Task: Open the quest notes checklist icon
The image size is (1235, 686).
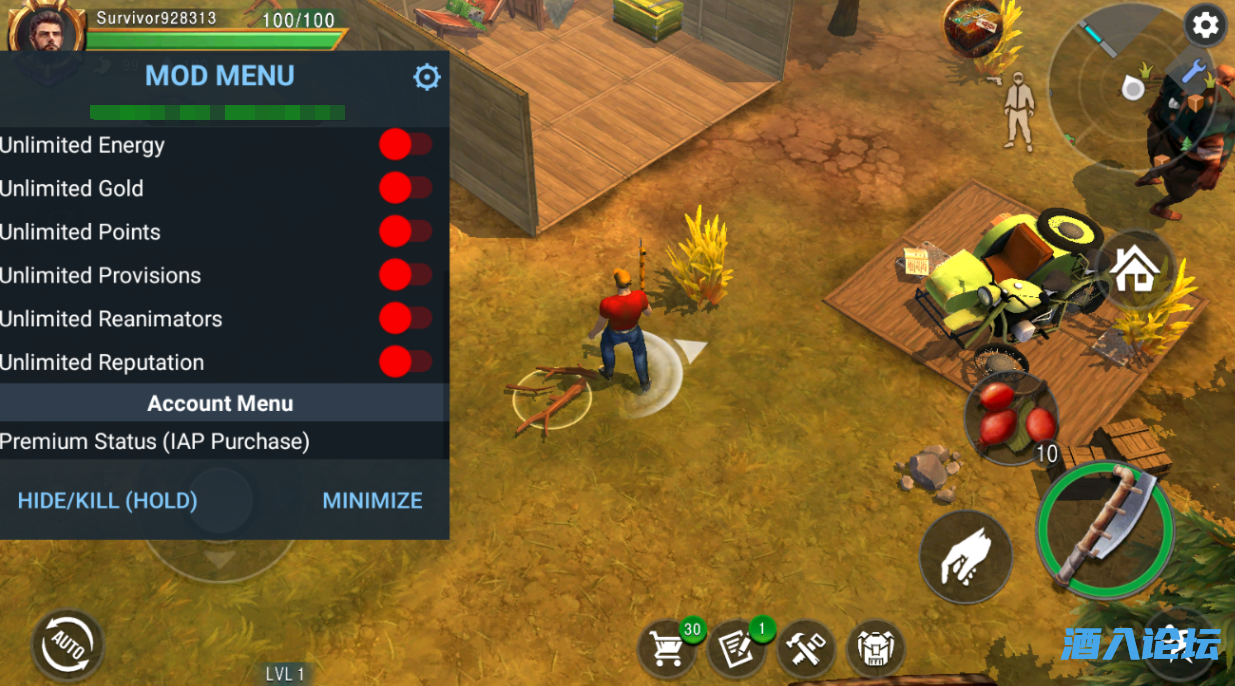Action: (737, 648)
